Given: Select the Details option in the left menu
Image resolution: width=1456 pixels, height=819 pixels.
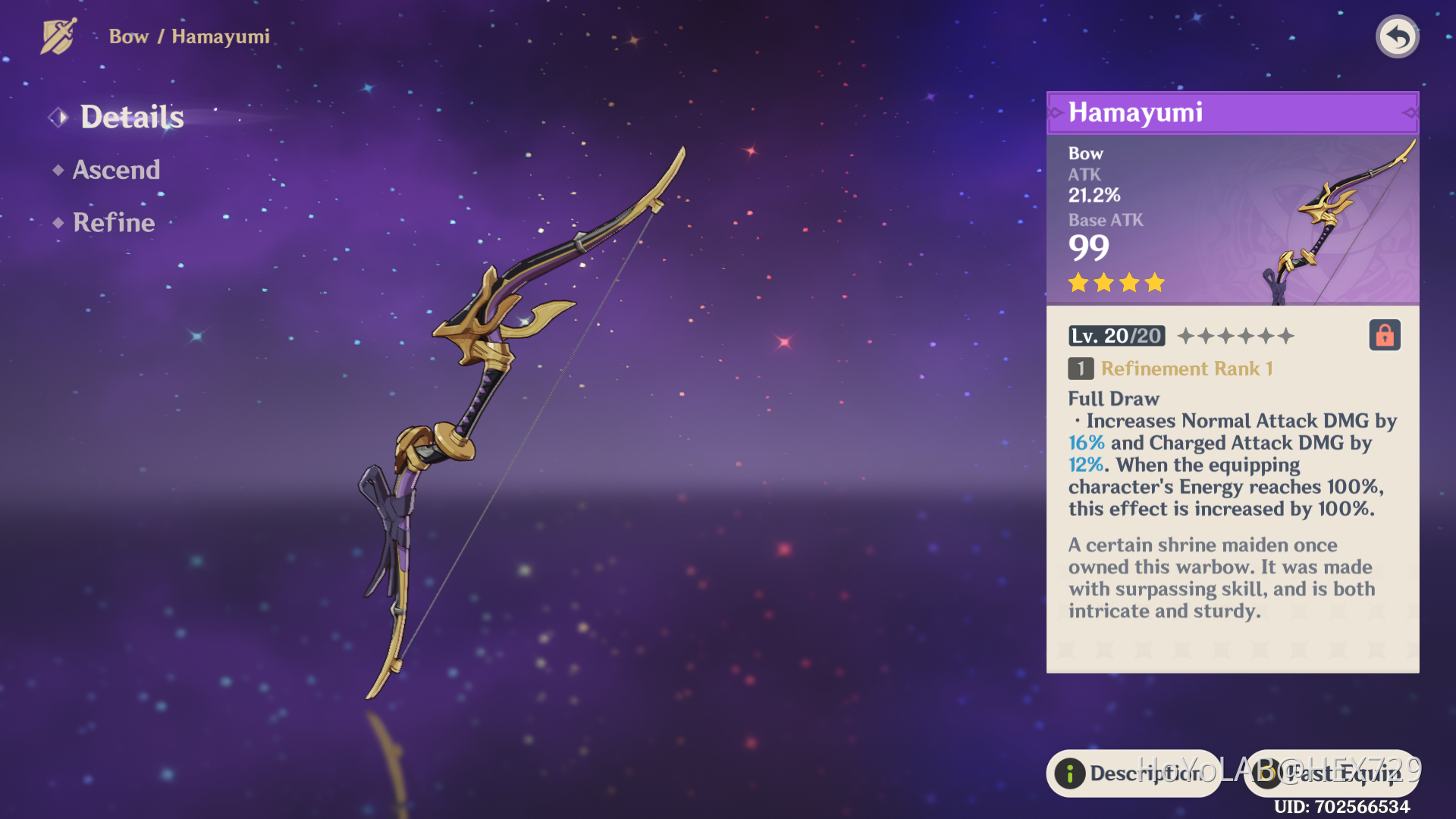Looking at the screenshot, I should click(132, 117).
